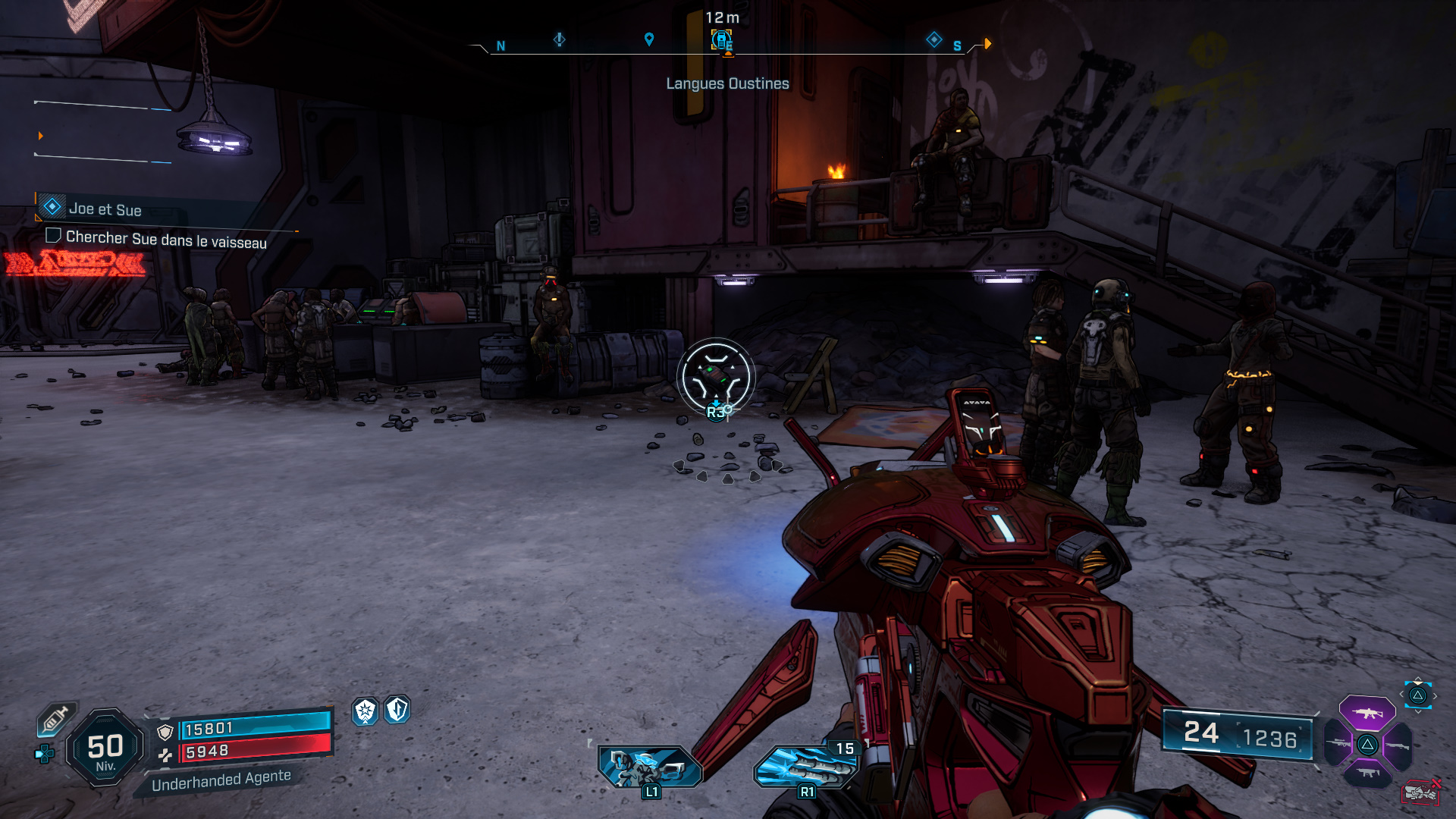The image size is (1456, 819).
Task: Click the red crossed-out vehicle icon
Action: tap(1420, 792)
